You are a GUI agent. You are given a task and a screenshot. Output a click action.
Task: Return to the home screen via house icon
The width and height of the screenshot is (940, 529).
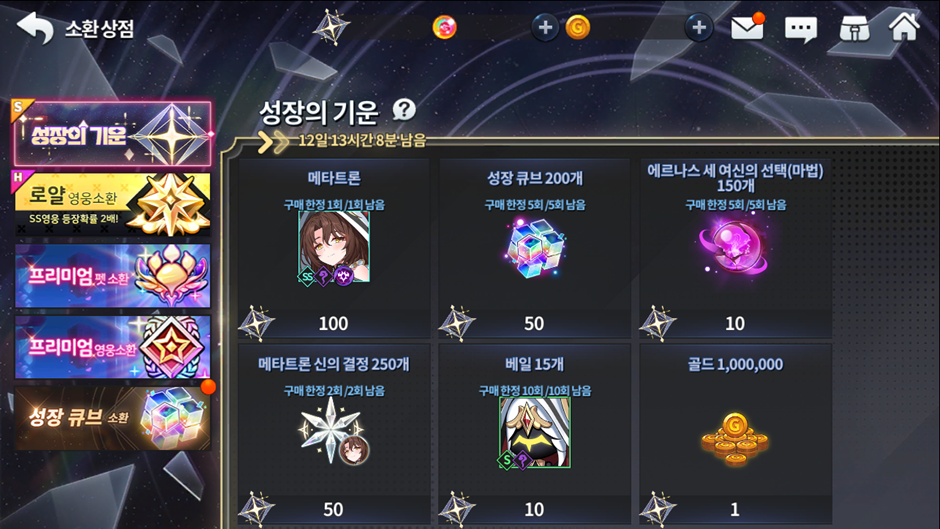click(x=904, y=27)
